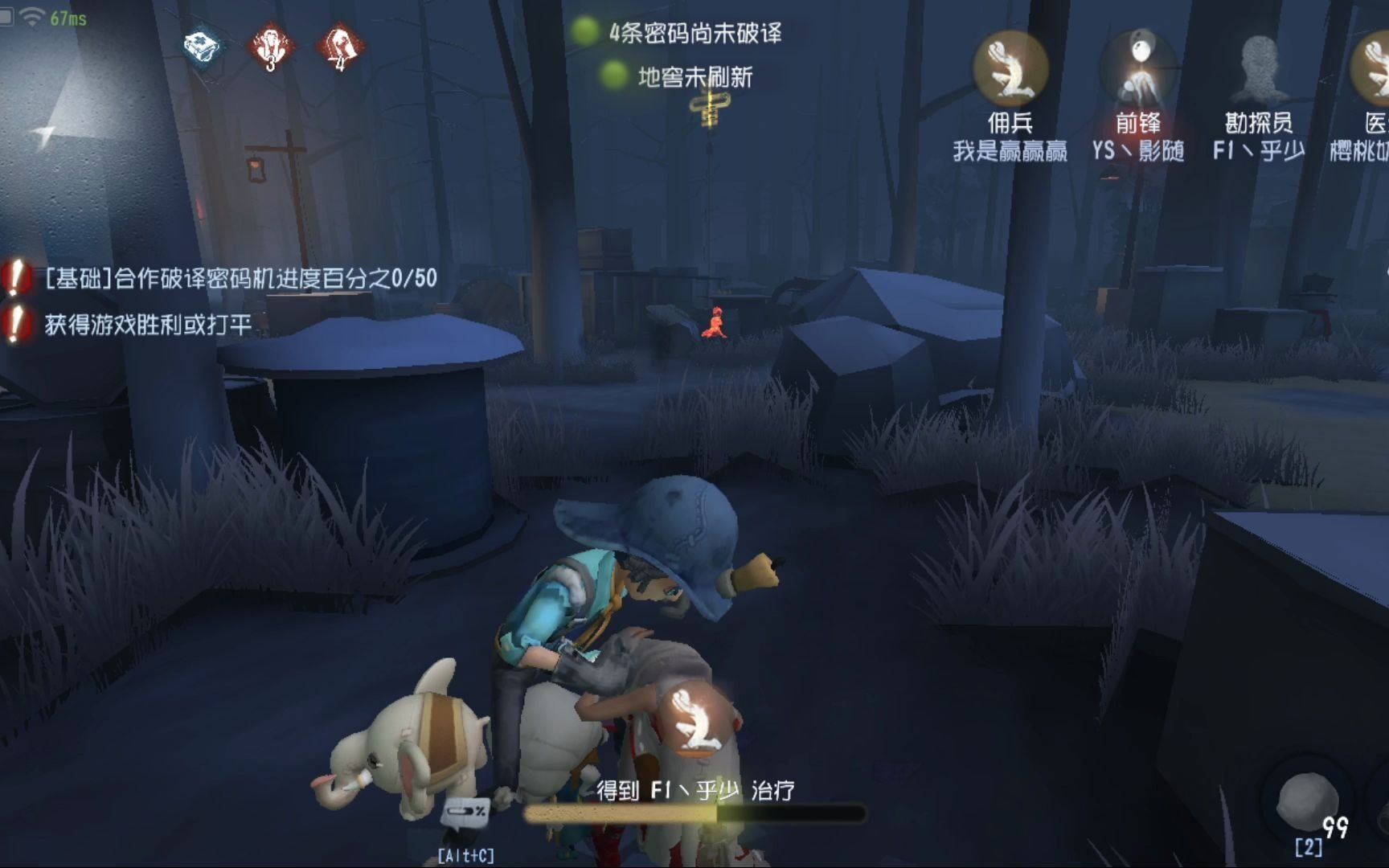Image resolution: width=1389 pixels, height=868 pixels.
Task: Expand the objective [基础]合作破译密码机进度百分之0/50
Action: 240,278
